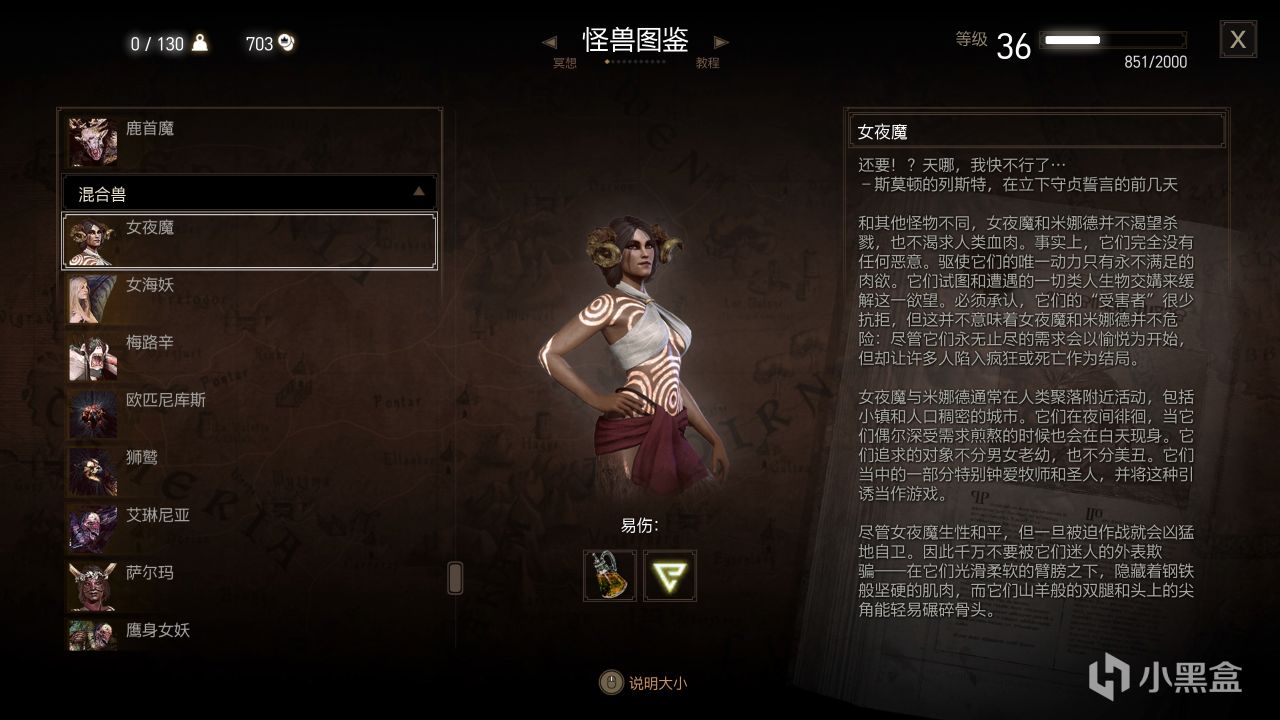Show the 萨尔玛 bestiary entry
Image resolution: width=1280 pixels, height=720 pixels.
(x=250, y=586)
